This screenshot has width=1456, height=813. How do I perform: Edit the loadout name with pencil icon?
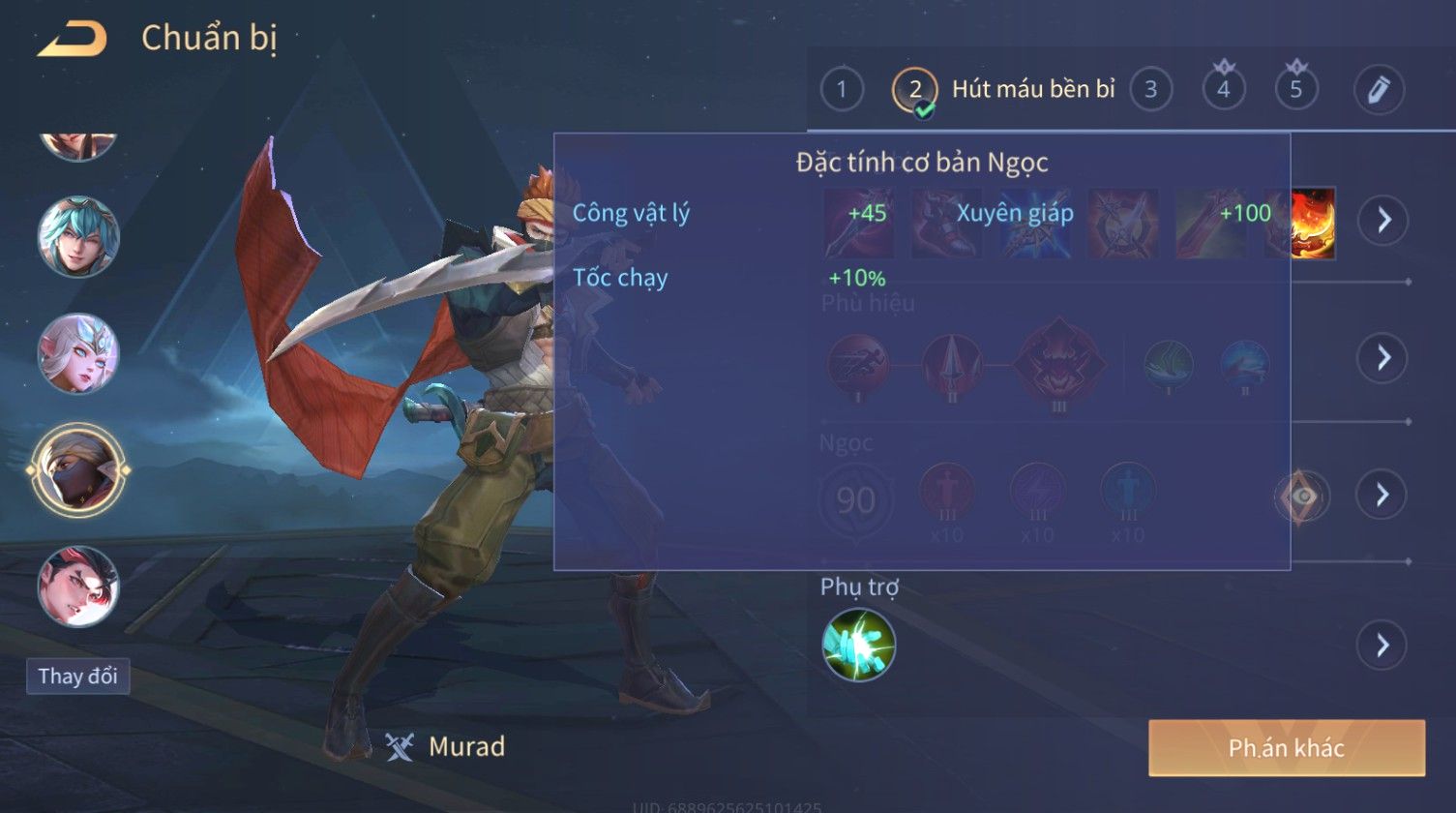point(1379,90)
